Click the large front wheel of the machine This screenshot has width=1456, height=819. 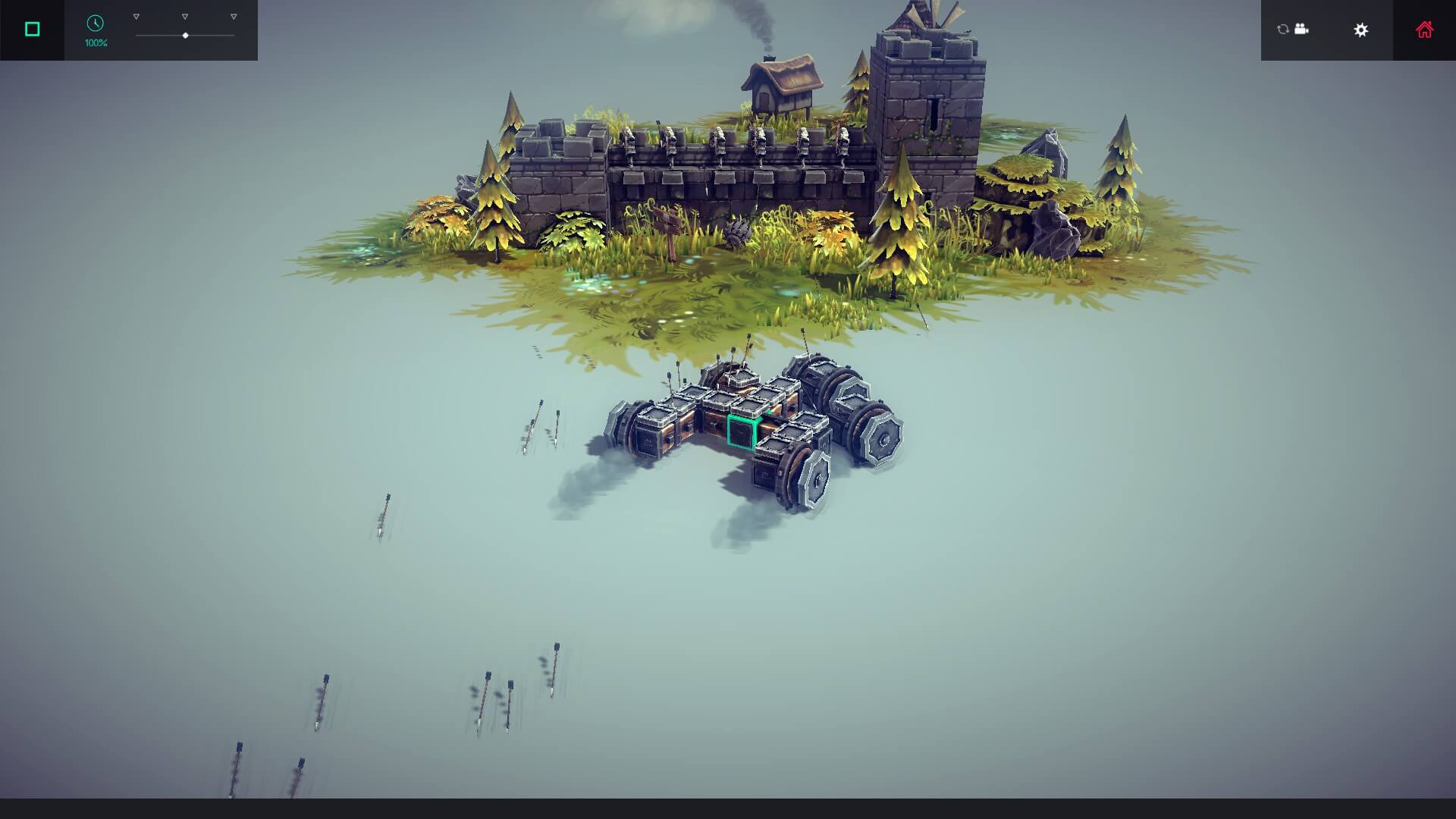tap(882, 438)
